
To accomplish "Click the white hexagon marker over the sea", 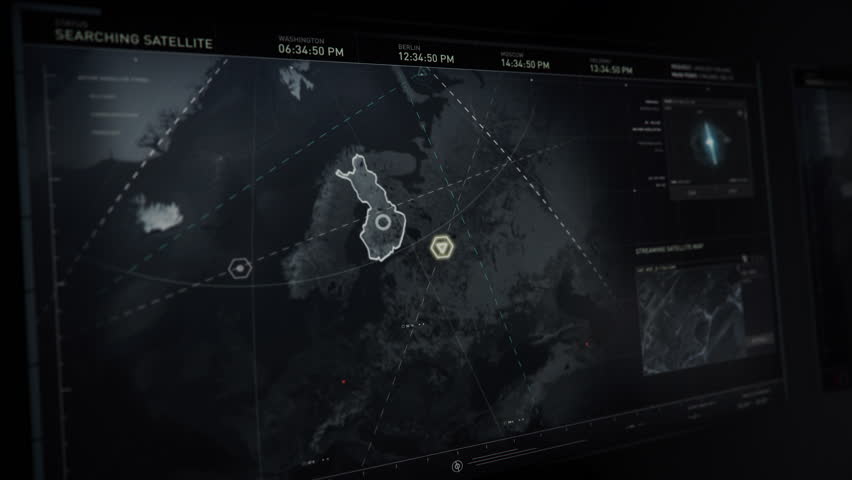I will click(x=239, y=268).
